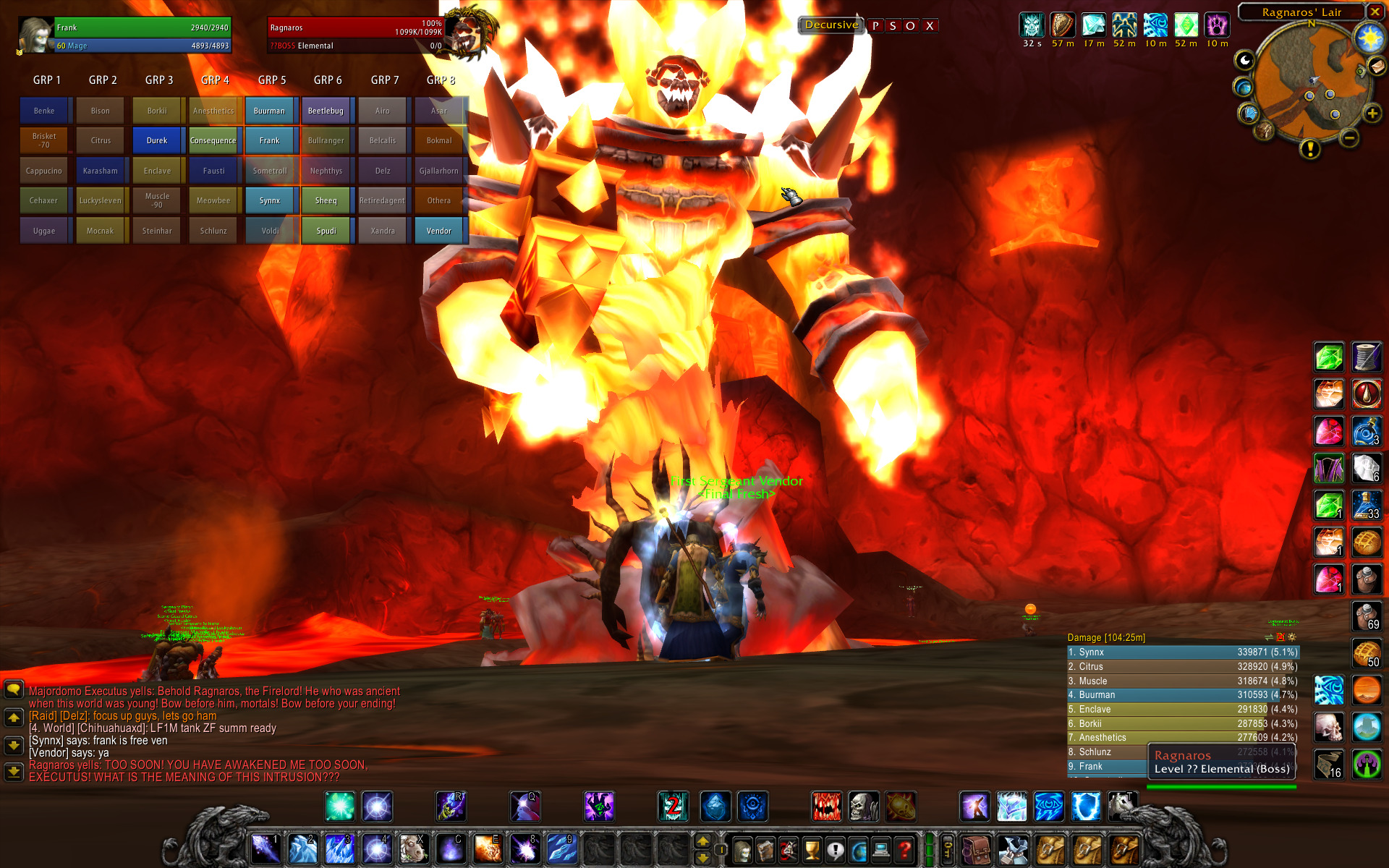Click the Decursive bar label

point(831,25)
